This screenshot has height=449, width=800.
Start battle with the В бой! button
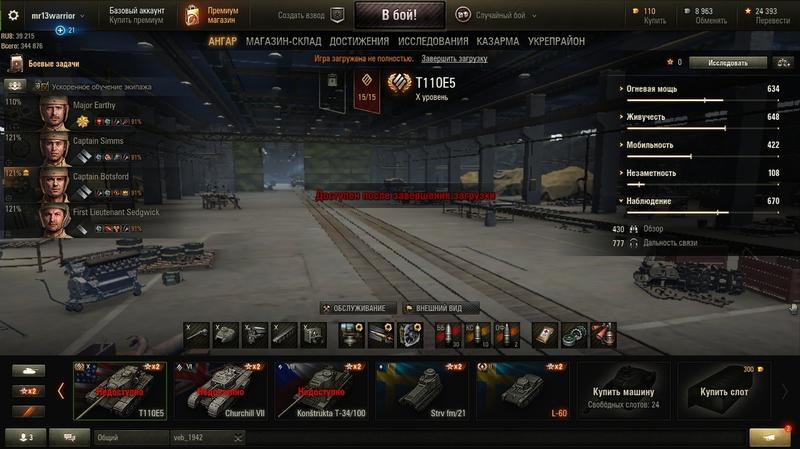(x=399, y=15)
